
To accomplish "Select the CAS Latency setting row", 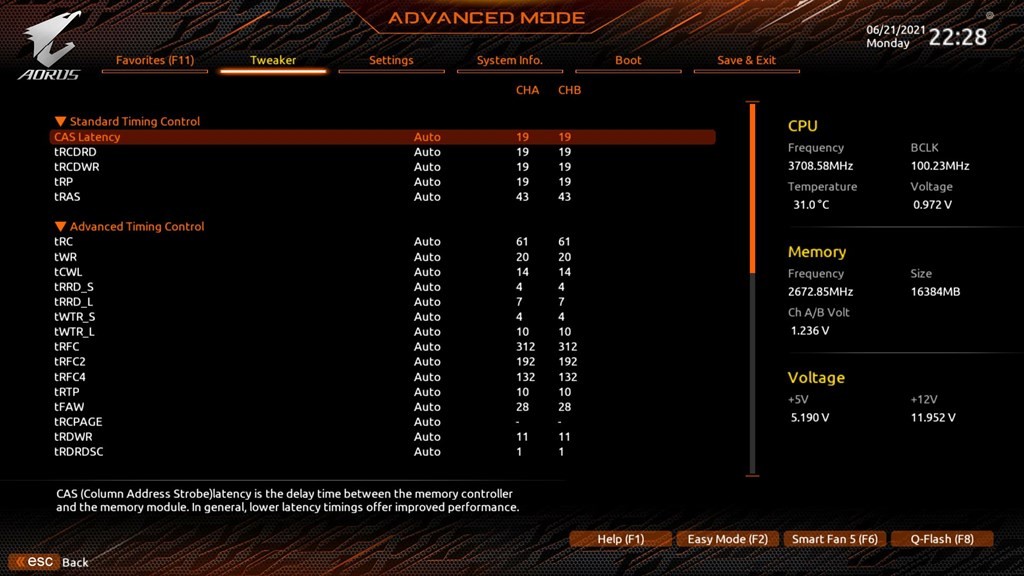I will pyautogui.click(x=87, y=137).
